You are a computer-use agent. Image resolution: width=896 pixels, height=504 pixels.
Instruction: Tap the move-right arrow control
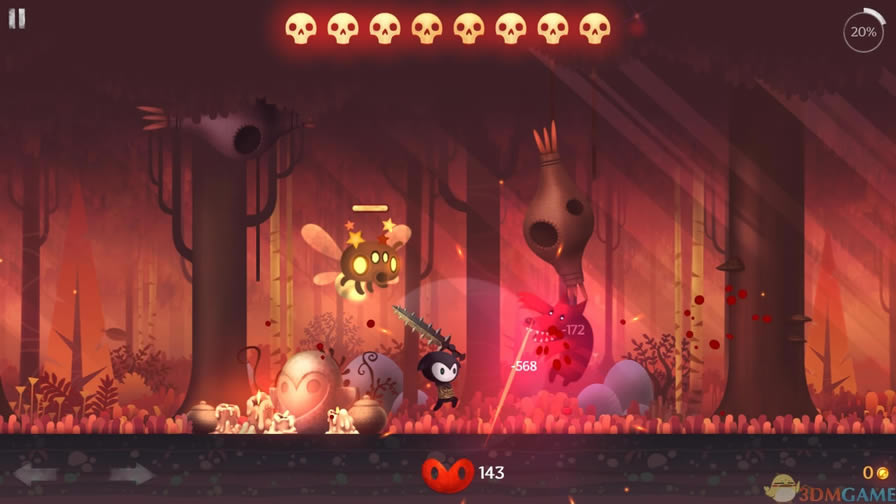pyautogui.click(x=130, y=474)
